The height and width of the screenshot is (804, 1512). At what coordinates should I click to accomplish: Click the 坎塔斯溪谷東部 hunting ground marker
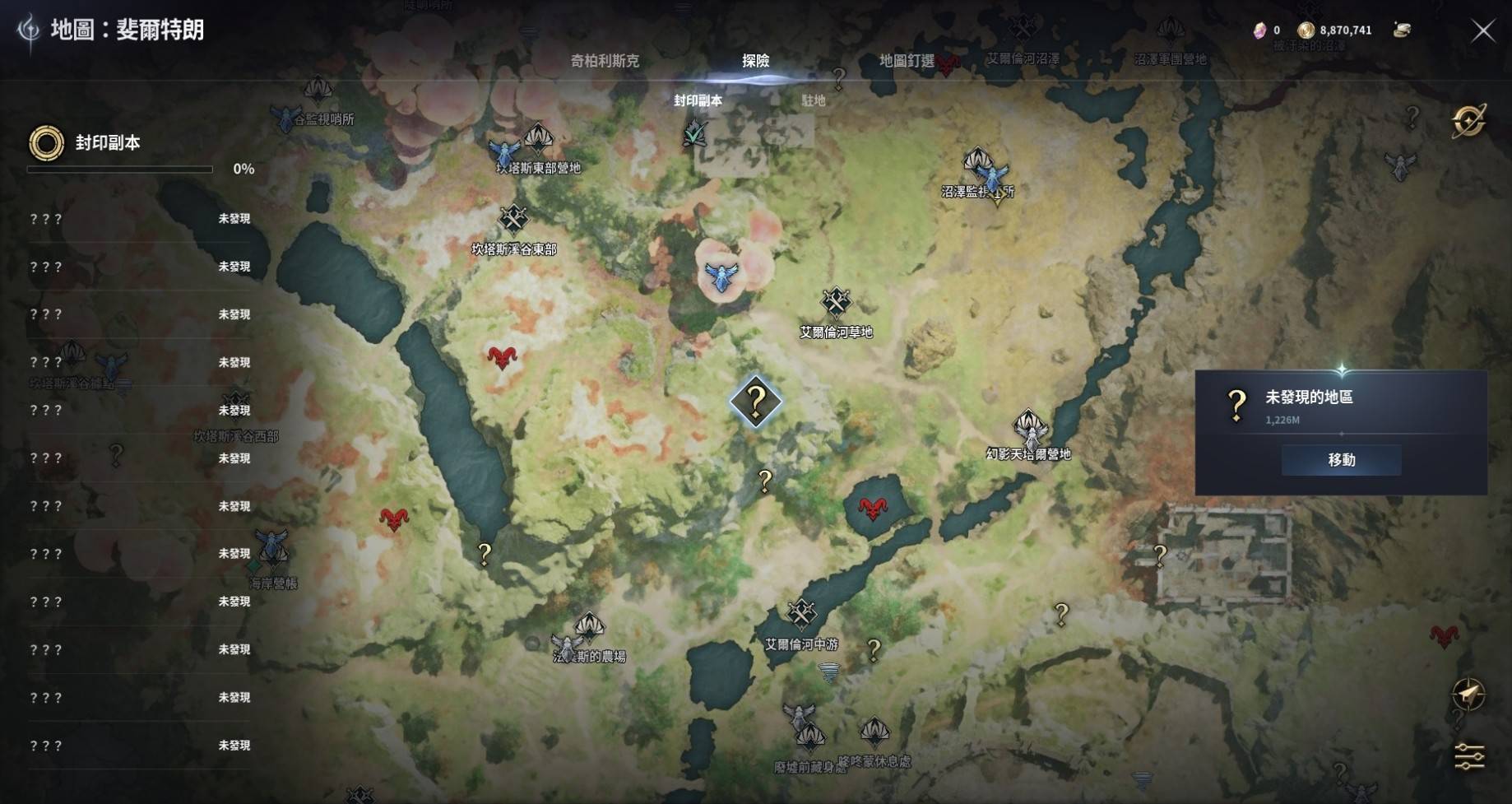click(x=514, y=220)
